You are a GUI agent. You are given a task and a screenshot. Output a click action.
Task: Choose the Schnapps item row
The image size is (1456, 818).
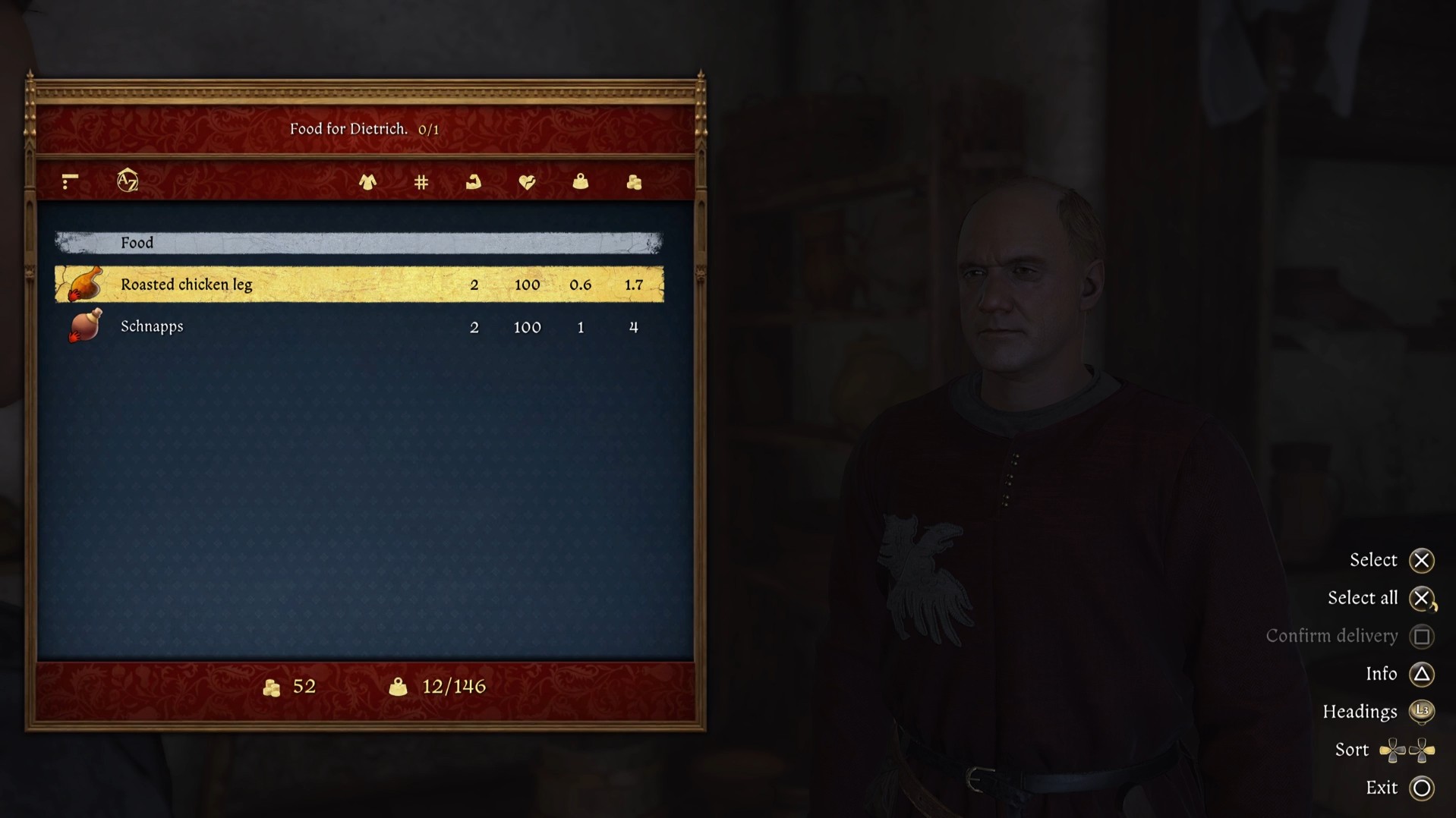tap(359, 327)
